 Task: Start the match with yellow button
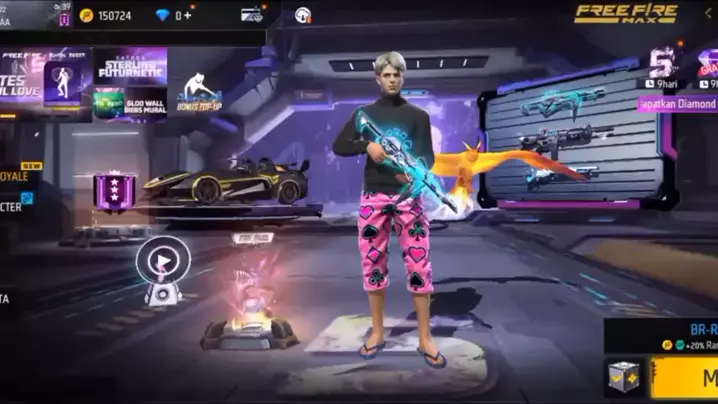coord(690,378)
